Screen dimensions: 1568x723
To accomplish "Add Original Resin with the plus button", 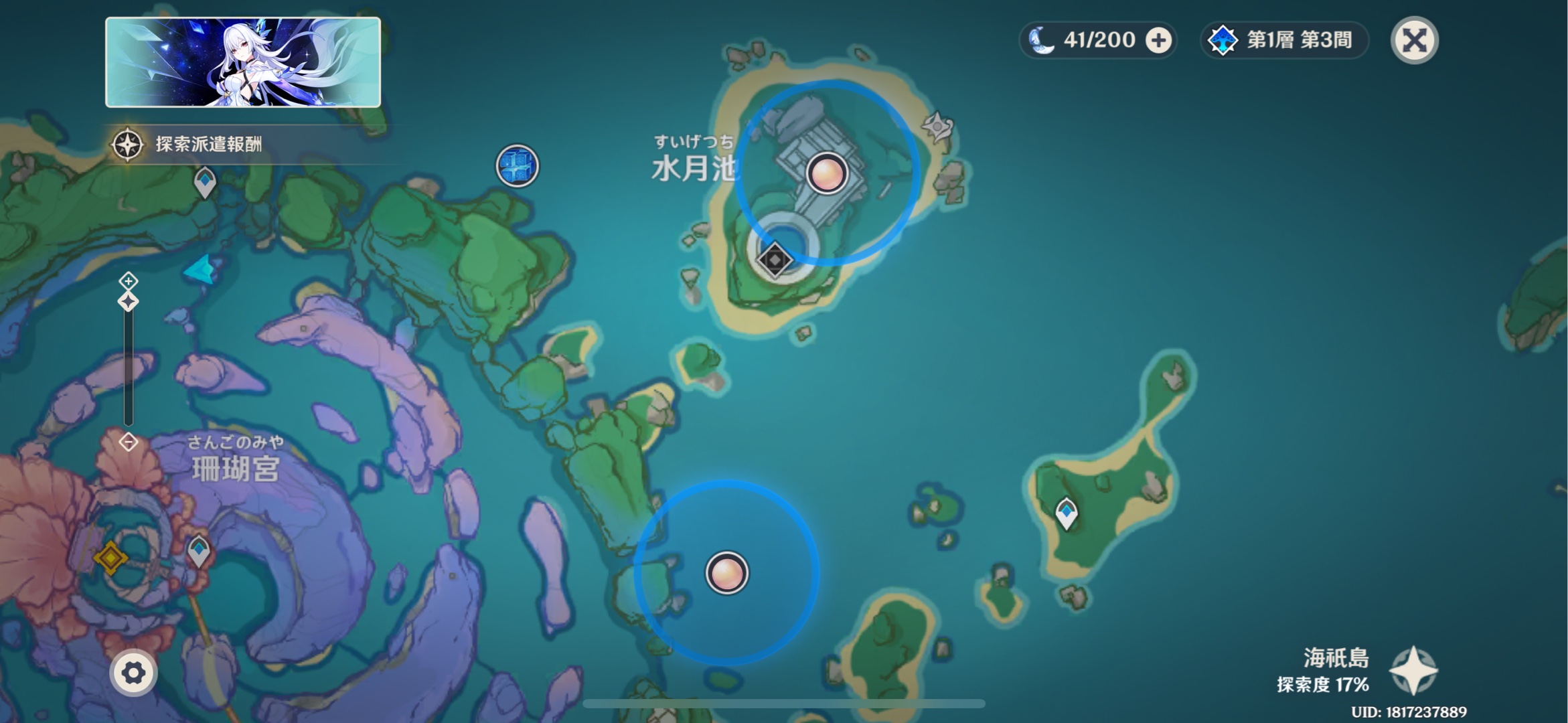I will tap(1158, 40).
